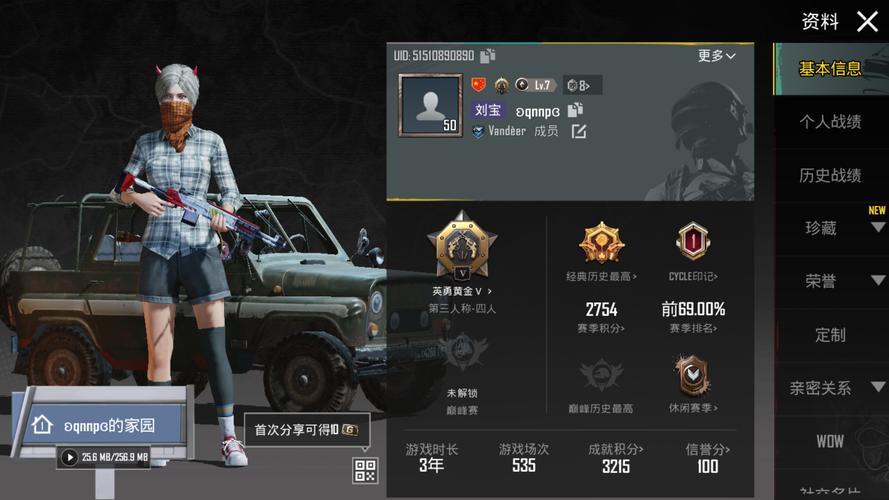Switch to the 基本信息 tab
889x500 pixels.
(x=830, y=69)
